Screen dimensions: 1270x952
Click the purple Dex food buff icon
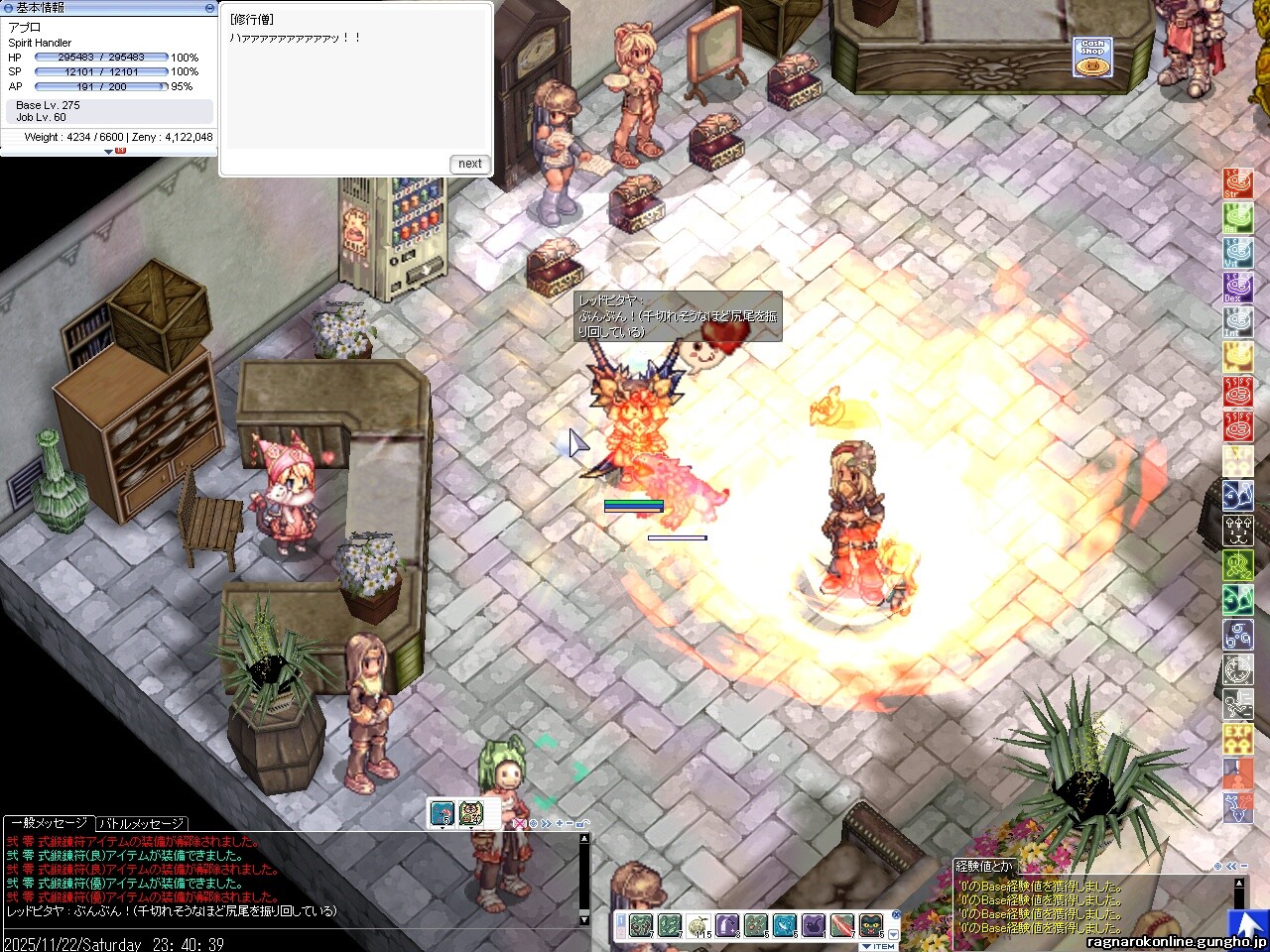point(1237,287)
